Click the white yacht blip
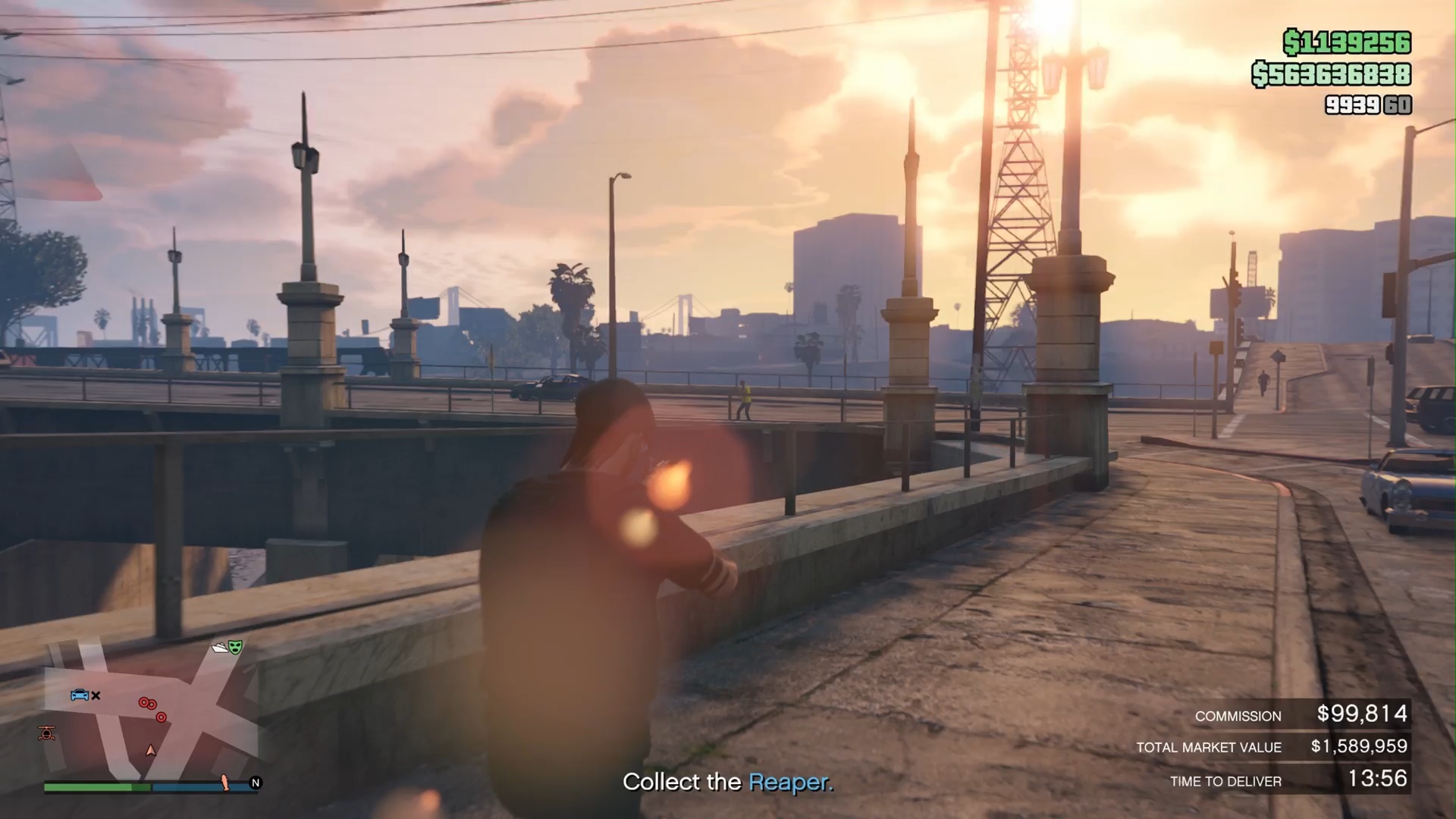Image resolution: width=1456 pixels, height=819 pixels. [220, 647]
